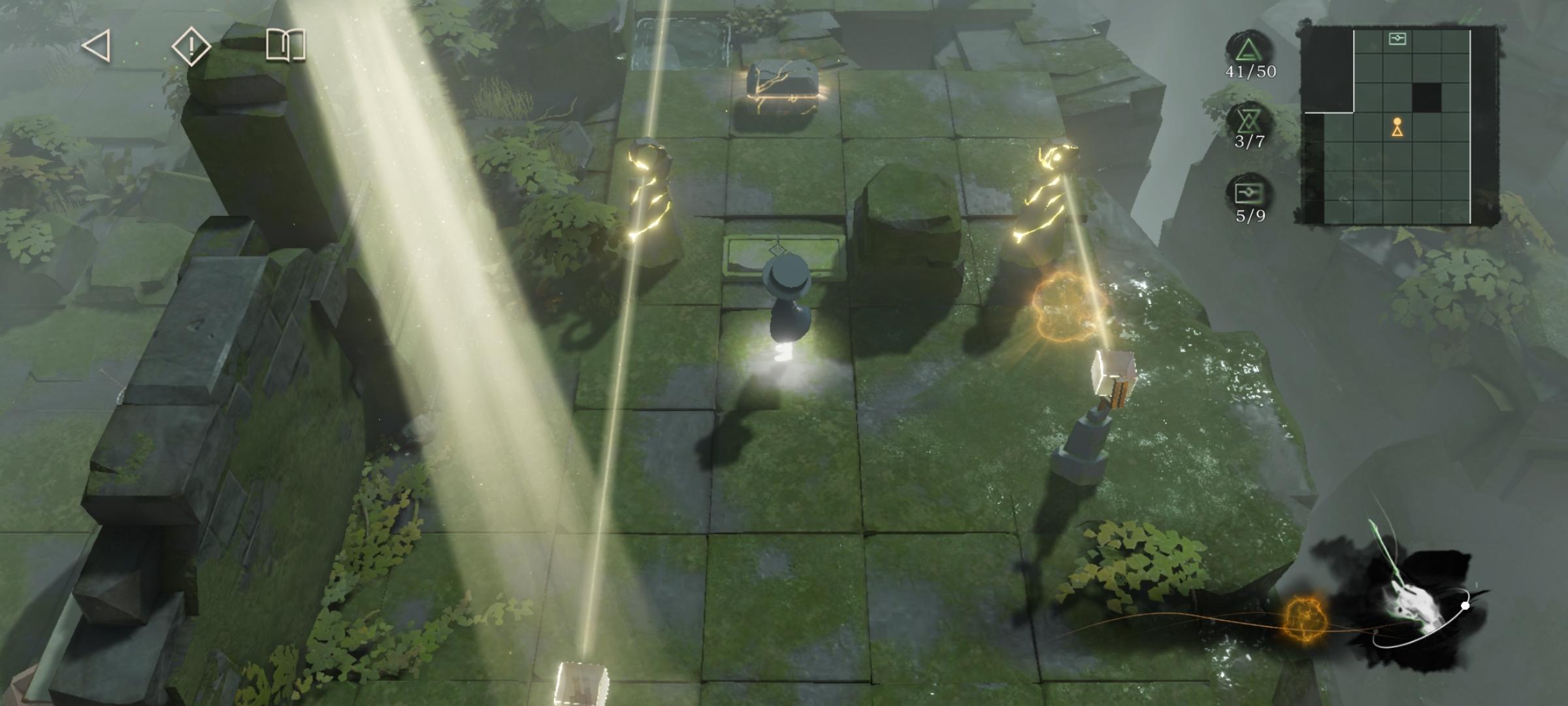Tap the hourglass tracker icon
1568x706 pixels.
(1249, 122)
